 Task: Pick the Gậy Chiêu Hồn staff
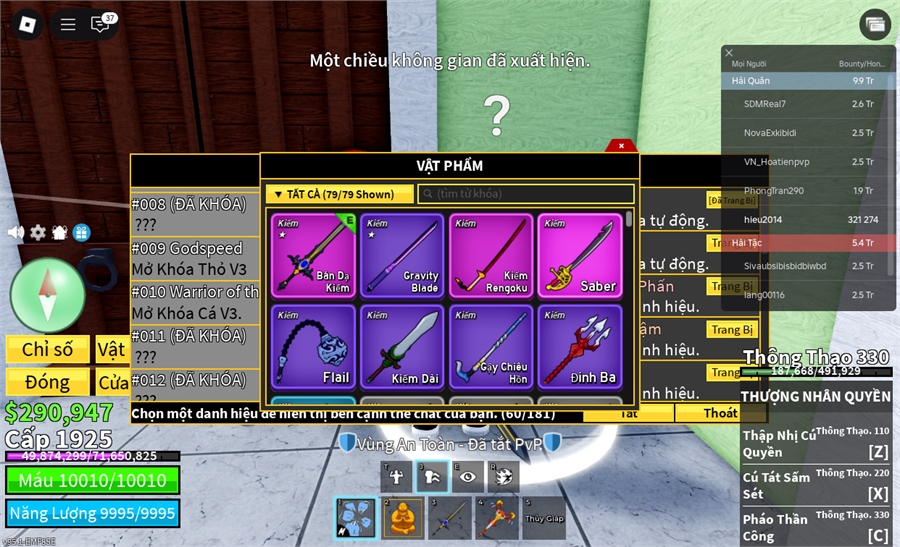pos(490,347)
